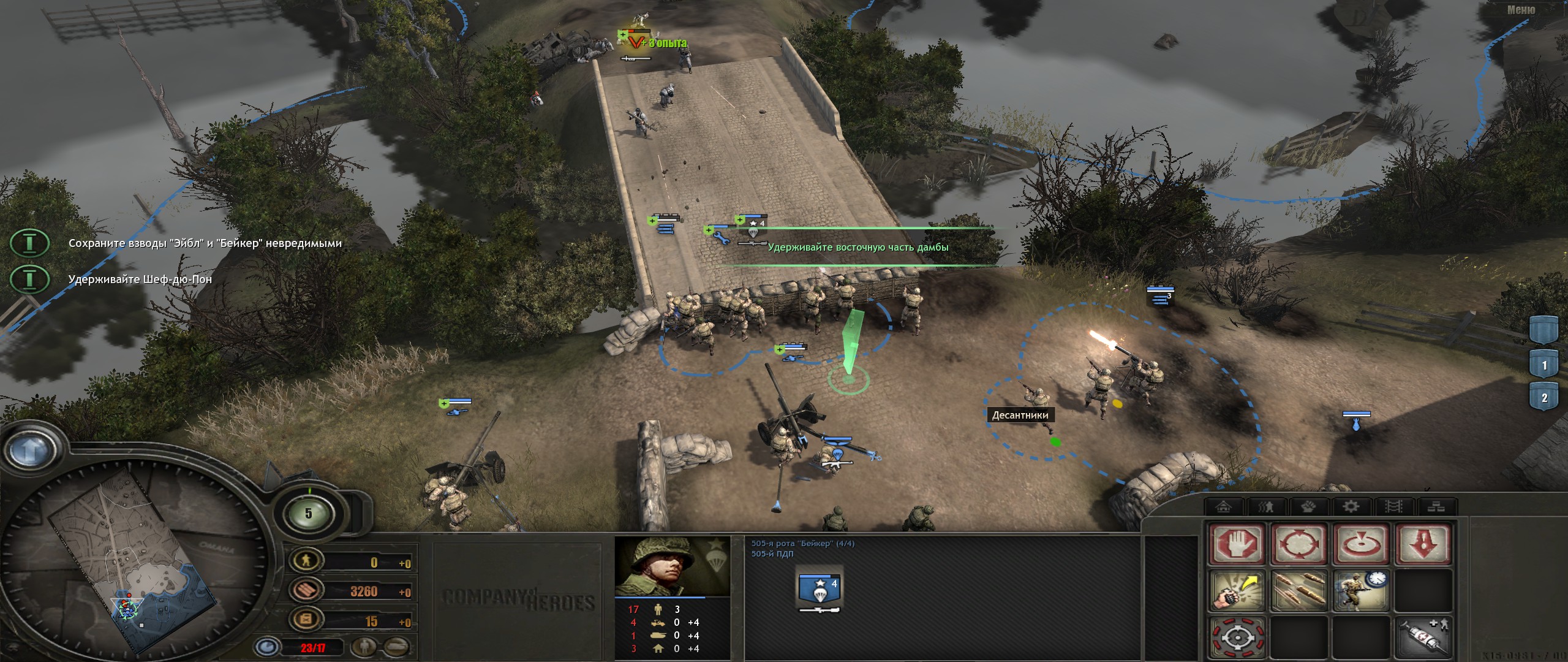Screen dimensions: 1568x662
Task: Open the raised fist tab
Action: [1308, 507]
